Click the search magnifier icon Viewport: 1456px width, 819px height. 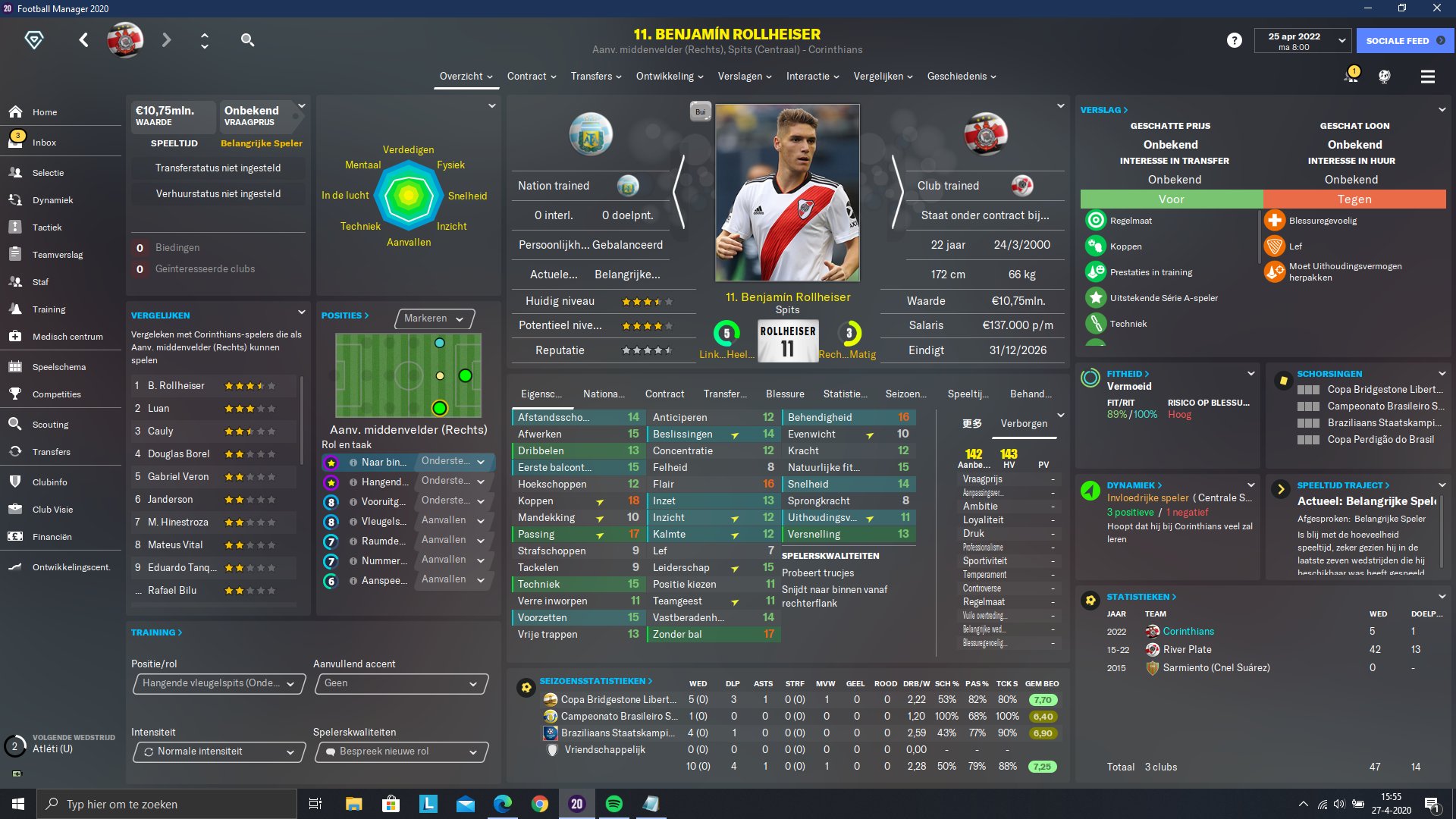[247, 40]
